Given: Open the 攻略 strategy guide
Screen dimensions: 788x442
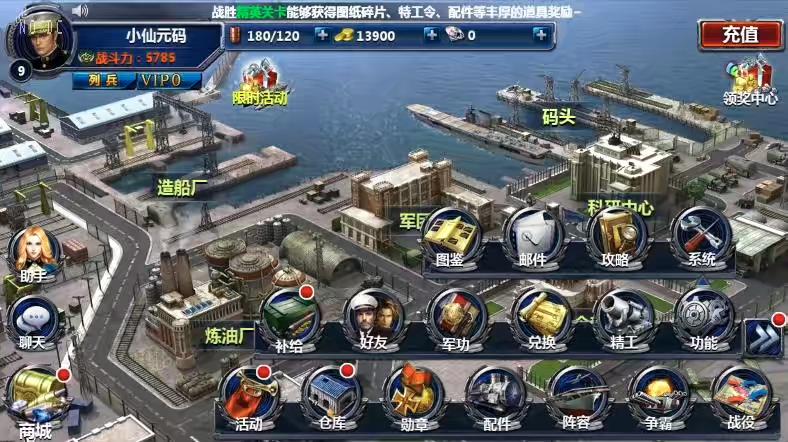Looking at the screenshot, I should tap(616, 236).
